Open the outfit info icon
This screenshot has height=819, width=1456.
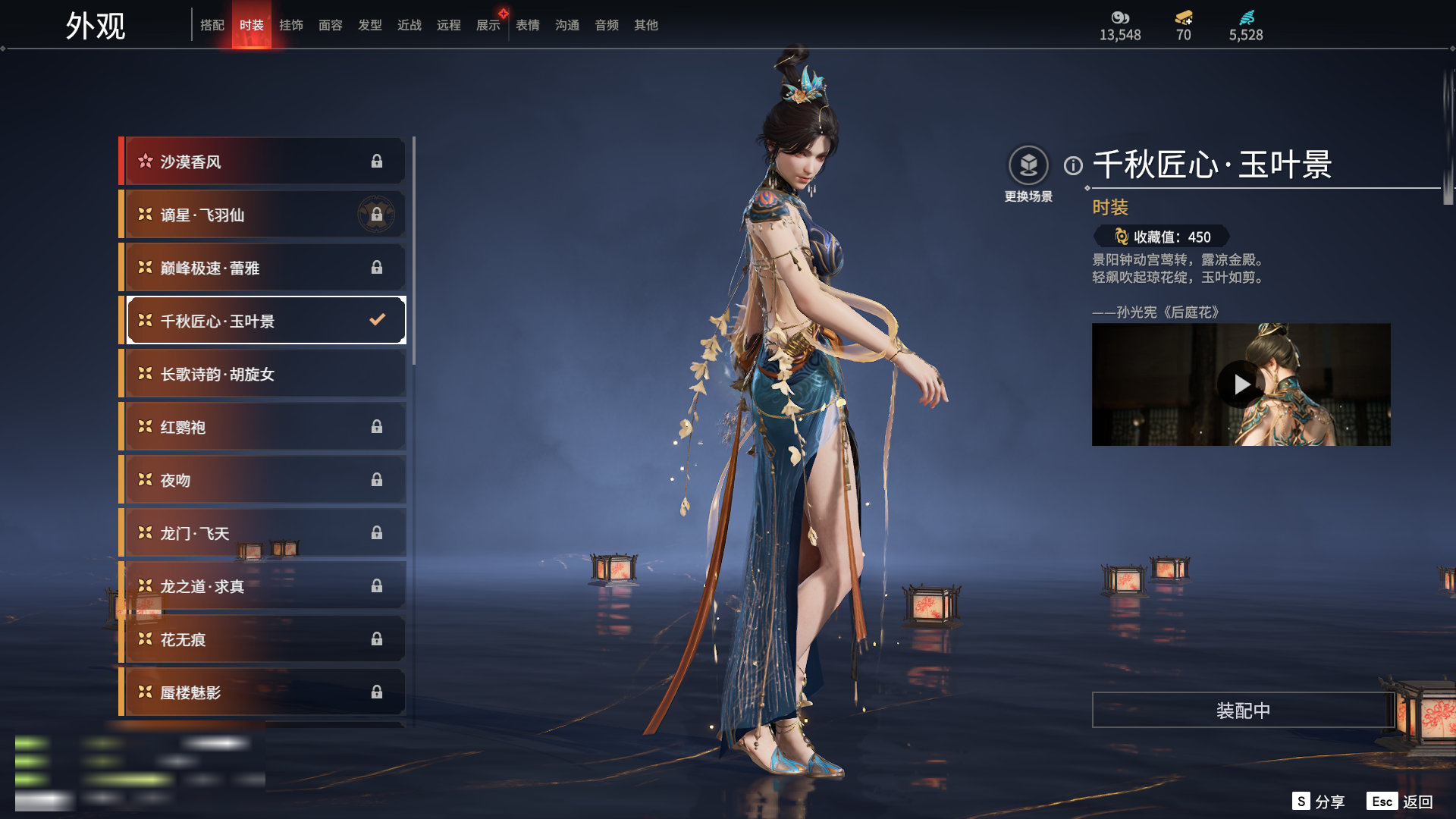(x=1073, y=165)
